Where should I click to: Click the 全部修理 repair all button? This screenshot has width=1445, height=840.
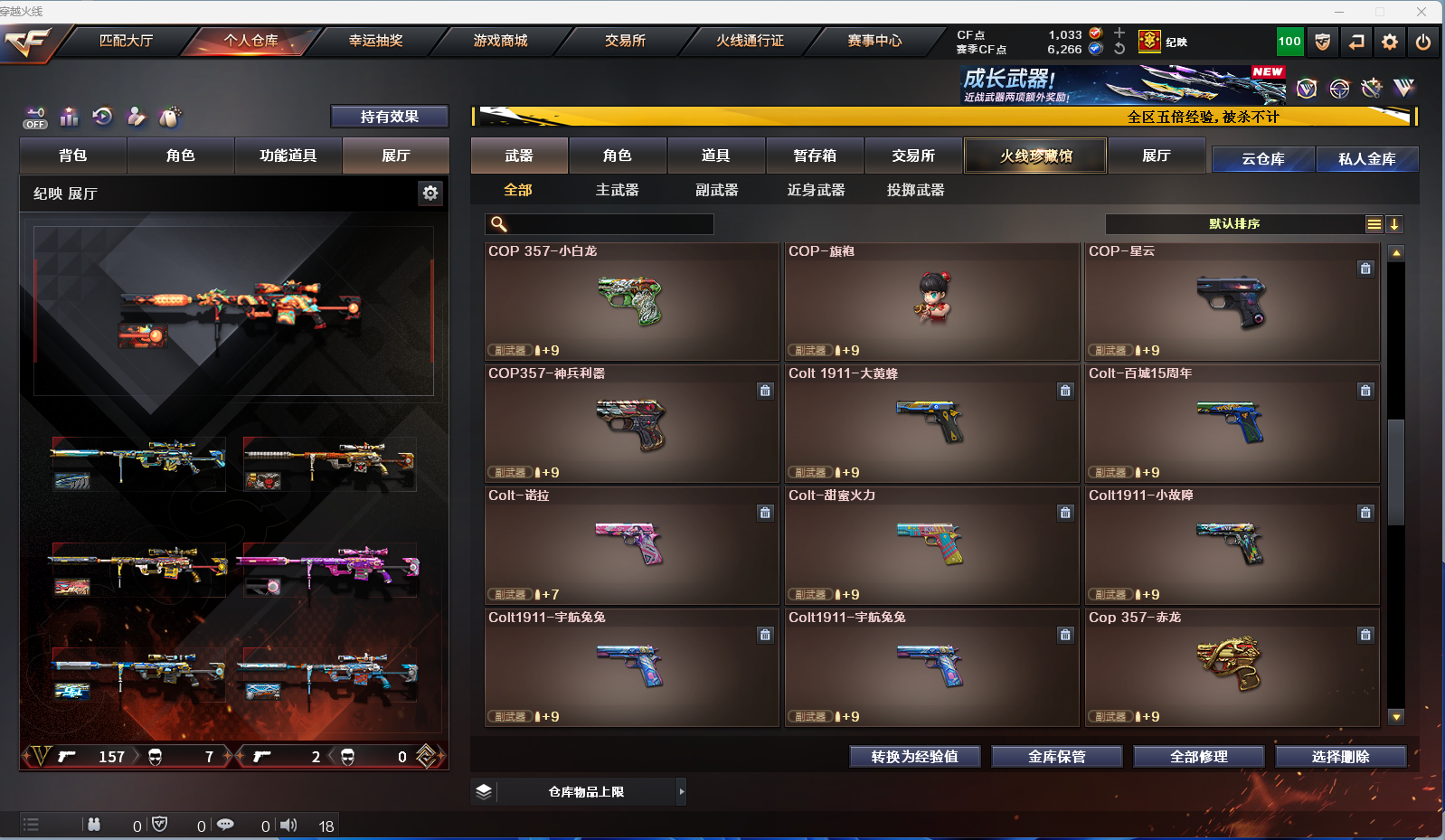pos(1198,757)
